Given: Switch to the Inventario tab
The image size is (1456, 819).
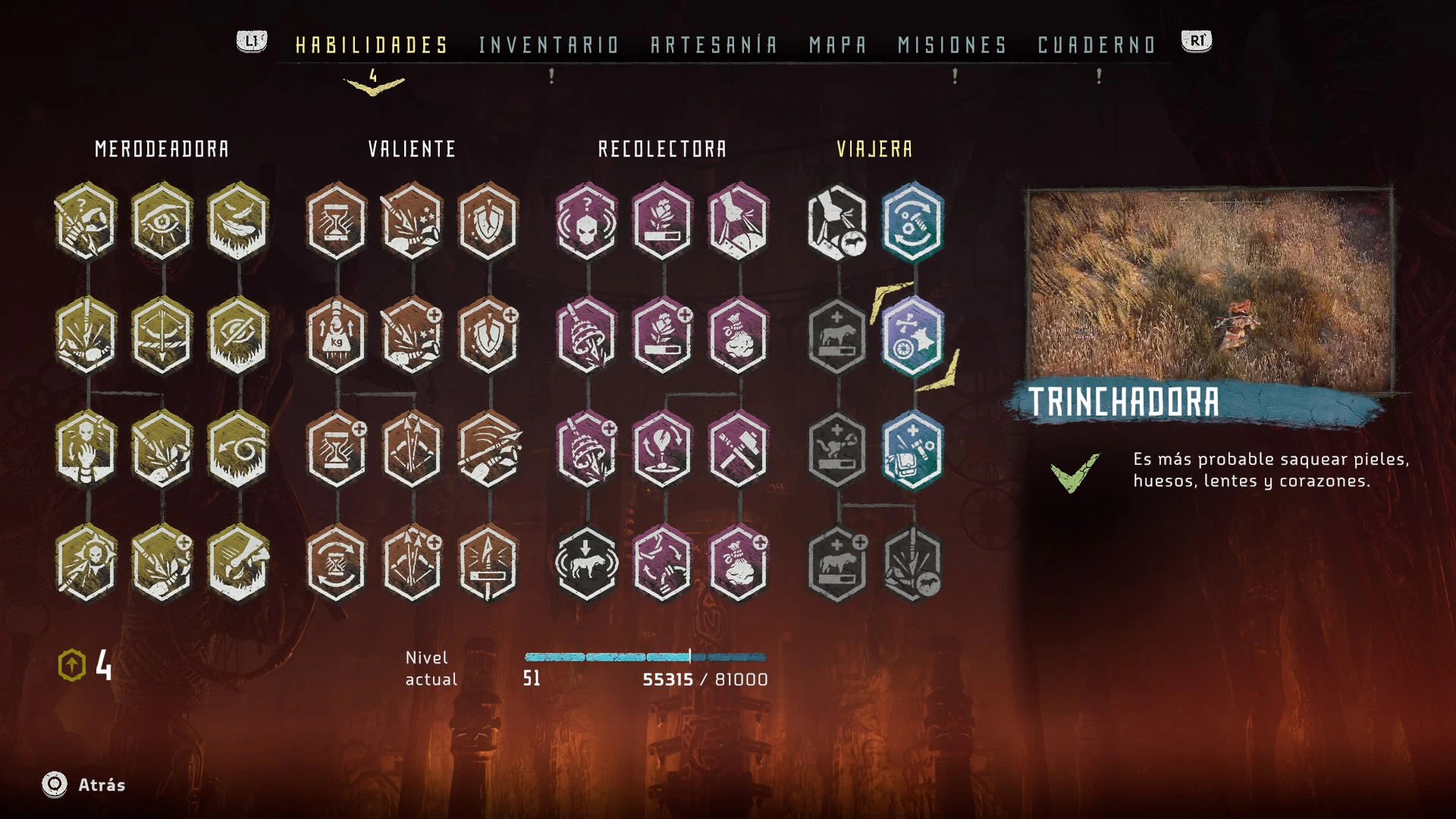Looking at the screenshot, I should [x=549, y=45].
